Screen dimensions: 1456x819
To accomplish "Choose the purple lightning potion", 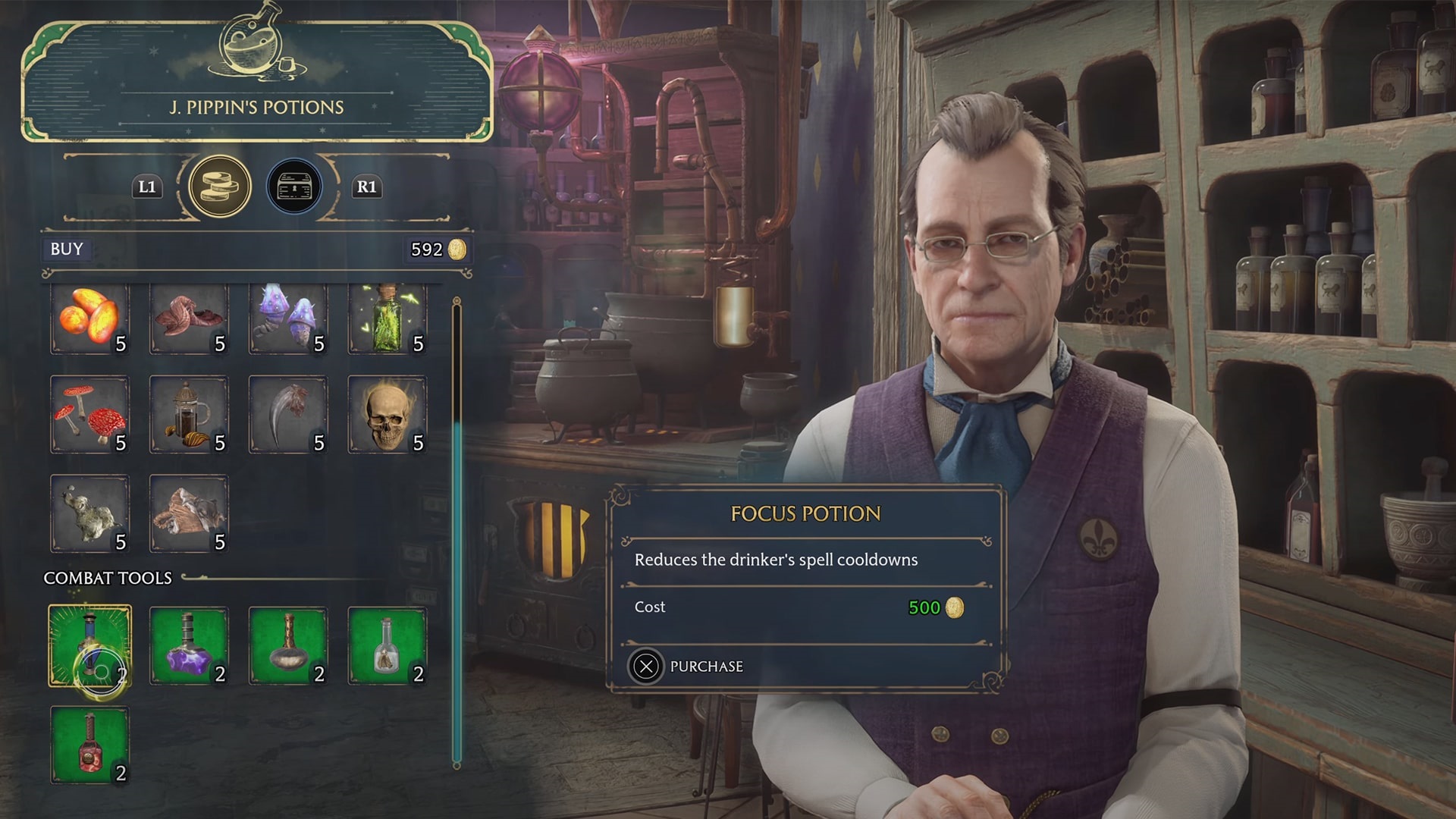I will [189, 645].
